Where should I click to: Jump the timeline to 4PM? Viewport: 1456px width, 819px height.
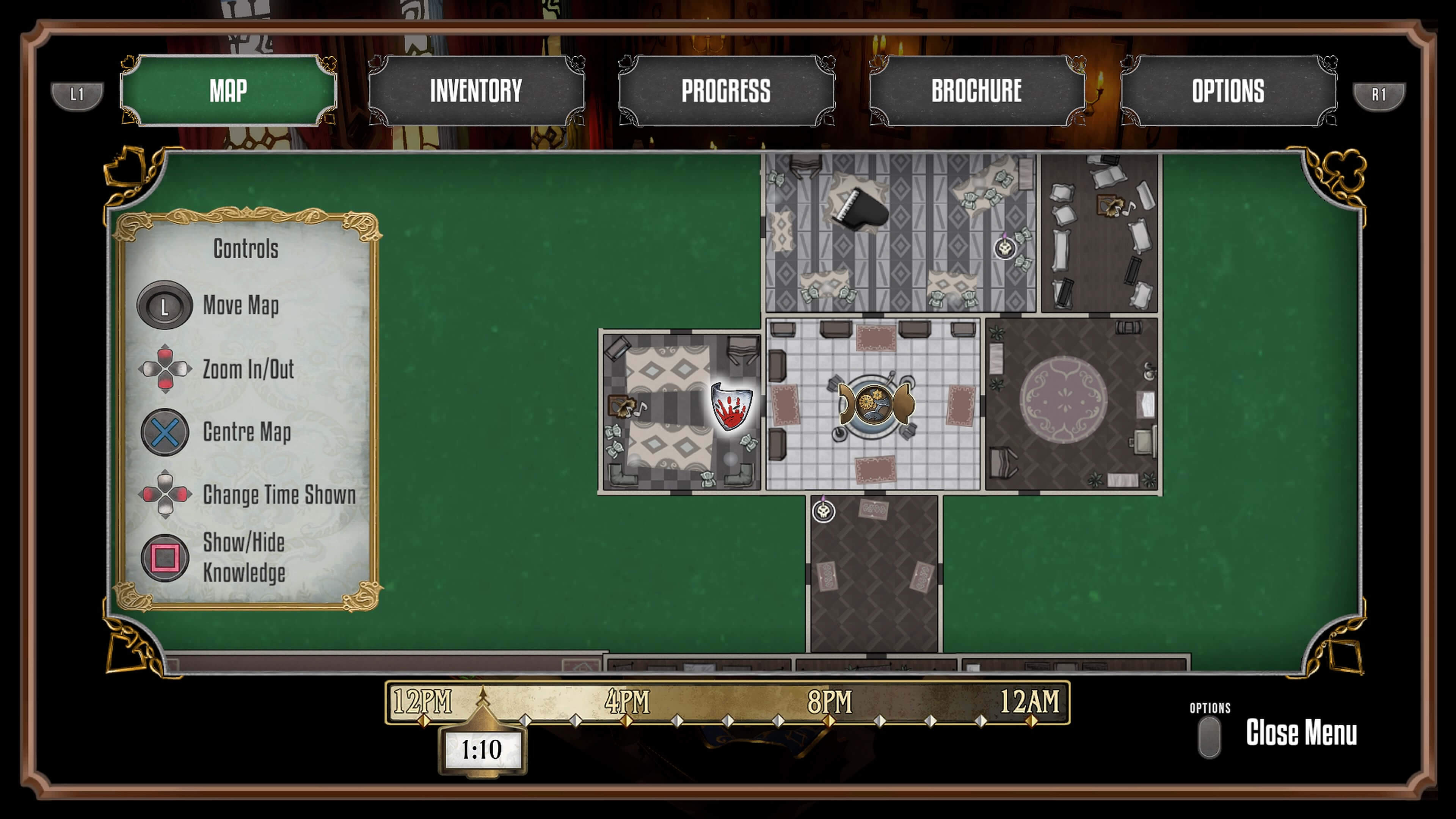point(626,721)
